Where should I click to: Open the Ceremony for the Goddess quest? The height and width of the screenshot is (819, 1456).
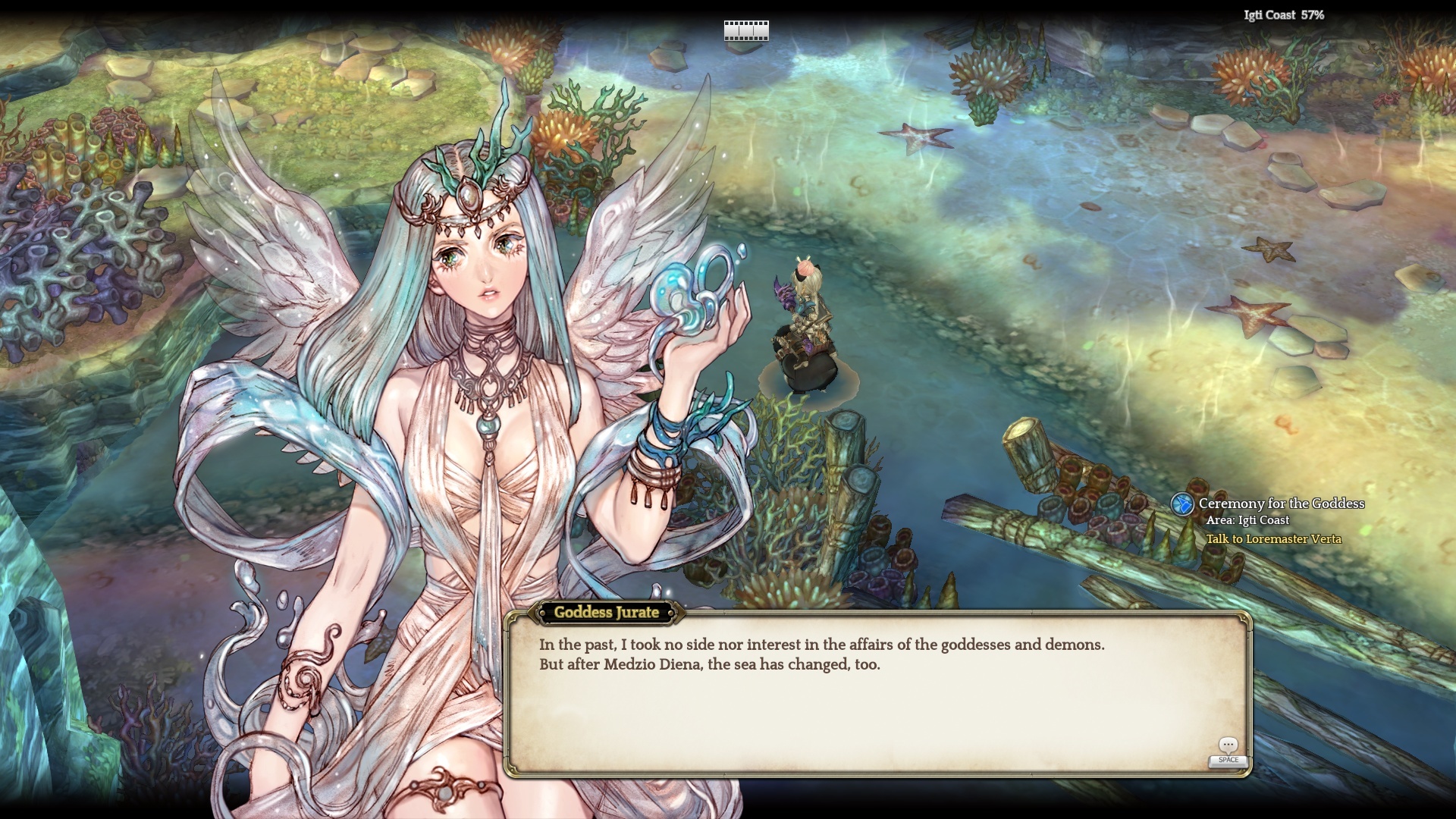coord(1281,504)
